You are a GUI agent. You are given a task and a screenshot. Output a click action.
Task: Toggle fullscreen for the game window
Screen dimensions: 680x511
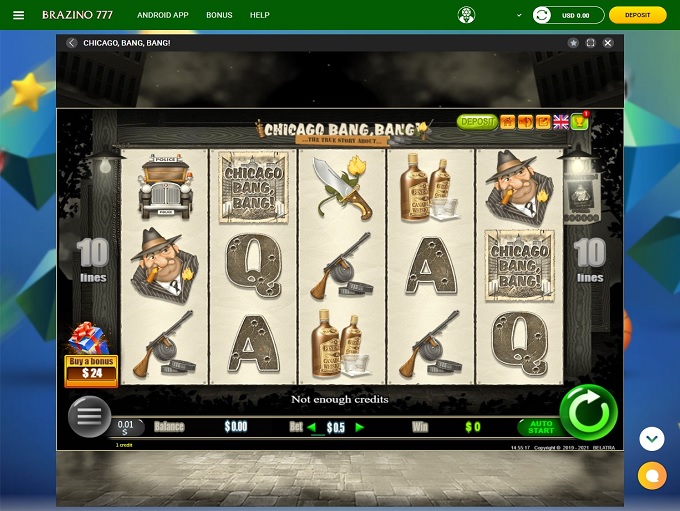tap(591, 43)
